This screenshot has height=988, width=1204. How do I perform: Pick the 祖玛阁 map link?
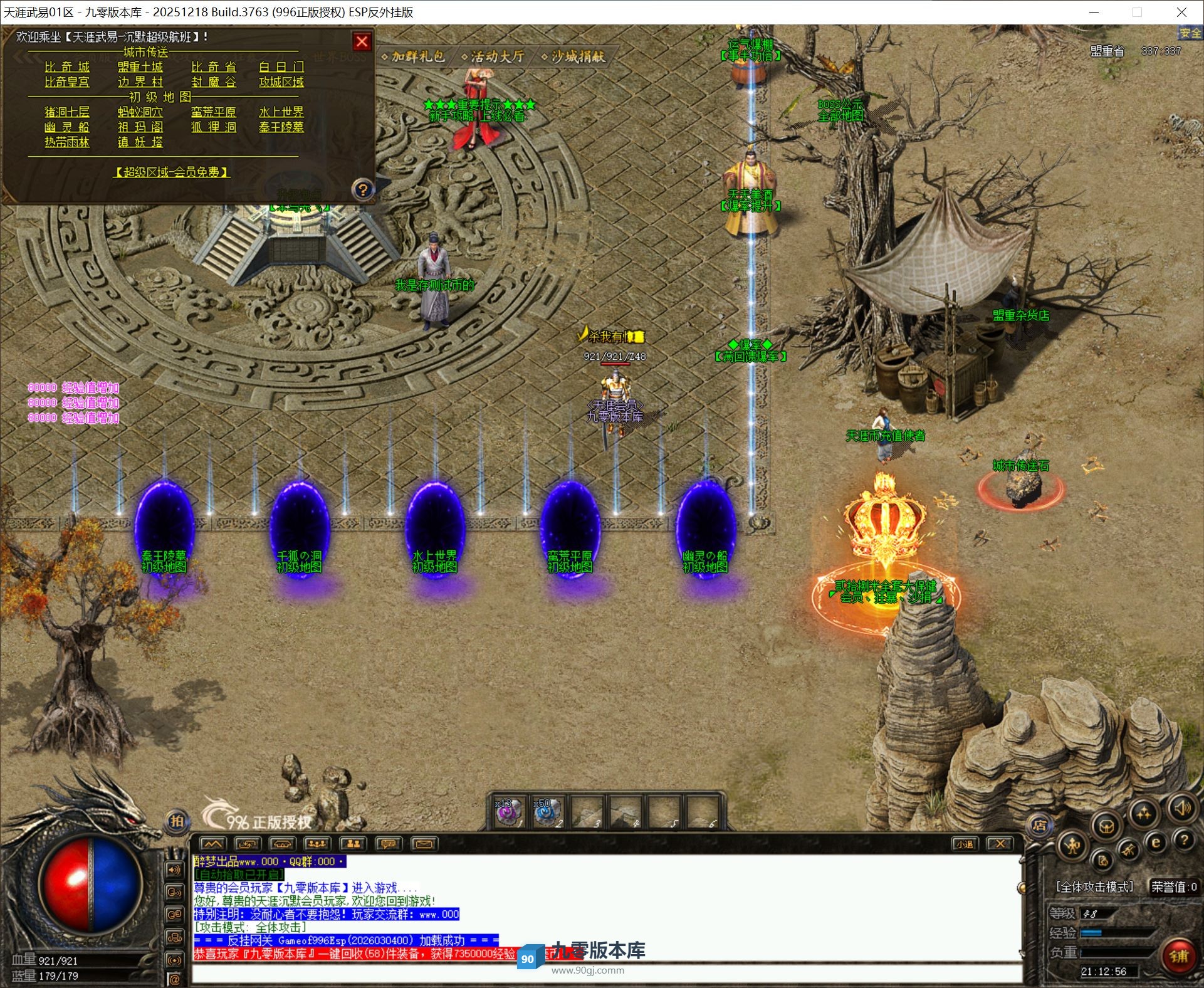pyautogui.click(x=140, y=127)
